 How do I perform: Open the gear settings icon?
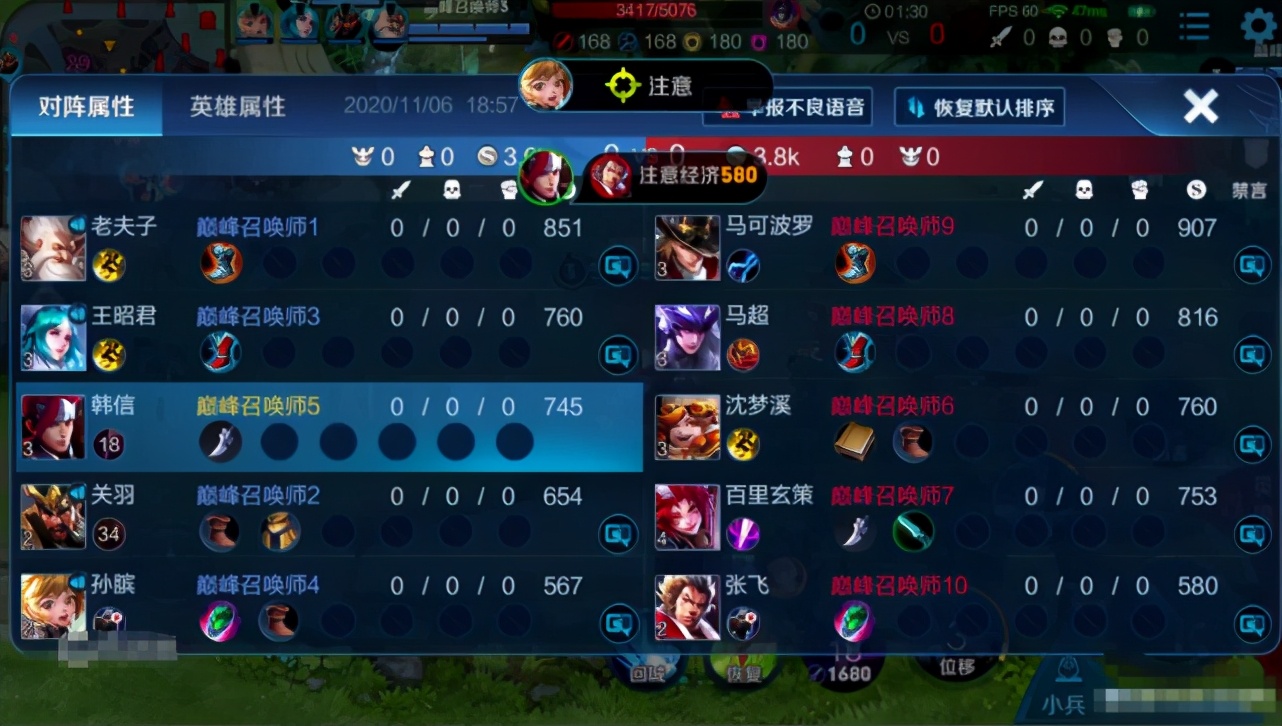coord(1259,28)
